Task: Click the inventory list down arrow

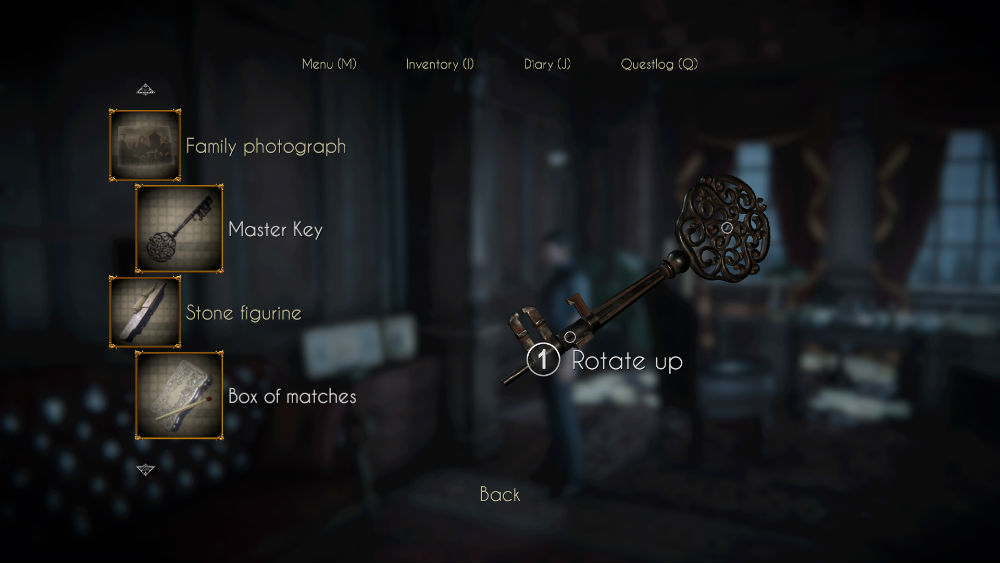Action: point(146,469)
